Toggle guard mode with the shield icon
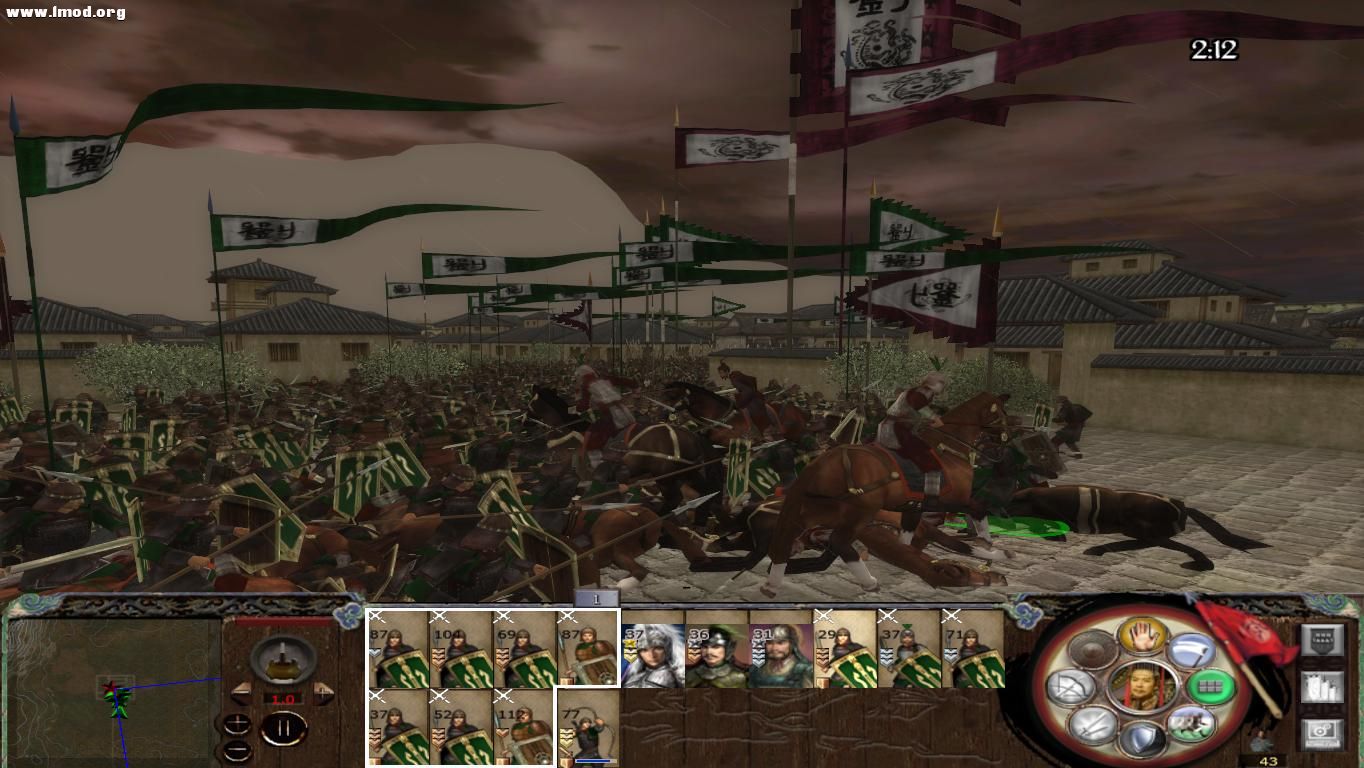Screen dimensions: 1364x768 coord(1142,738)
